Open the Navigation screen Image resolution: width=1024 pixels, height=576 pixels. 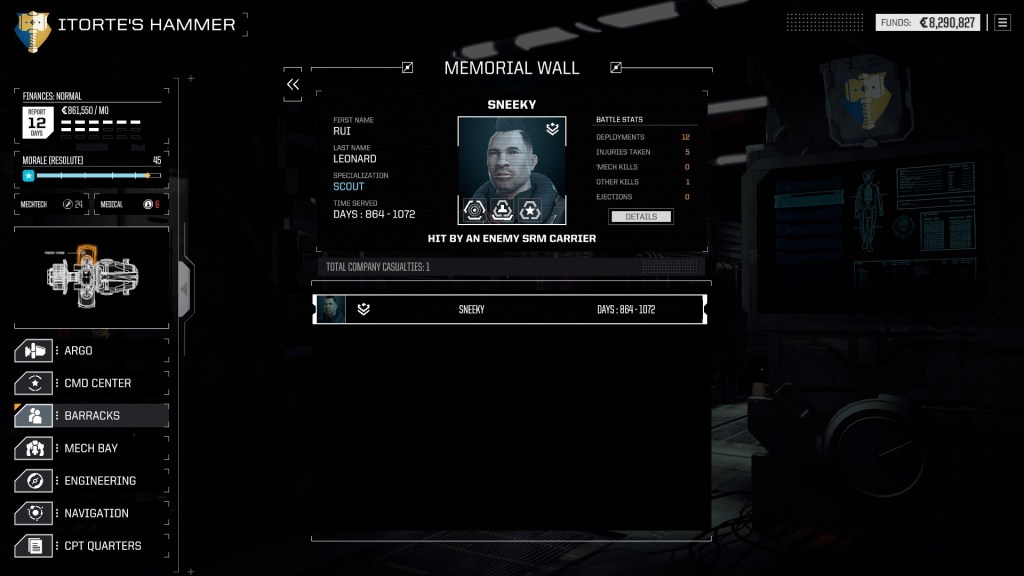(90, 513)
